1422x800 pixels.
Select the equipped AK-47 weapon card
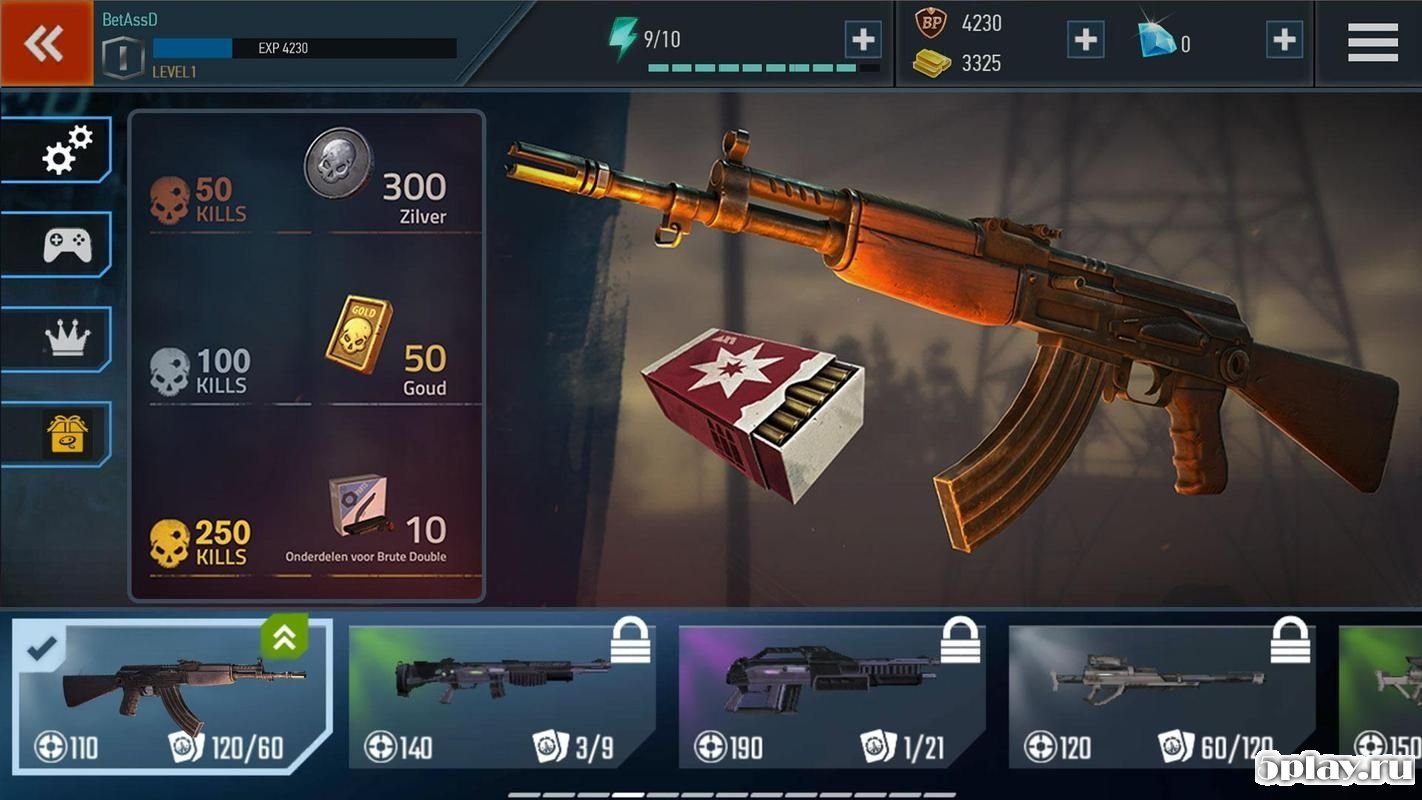[x=170, y=694]
